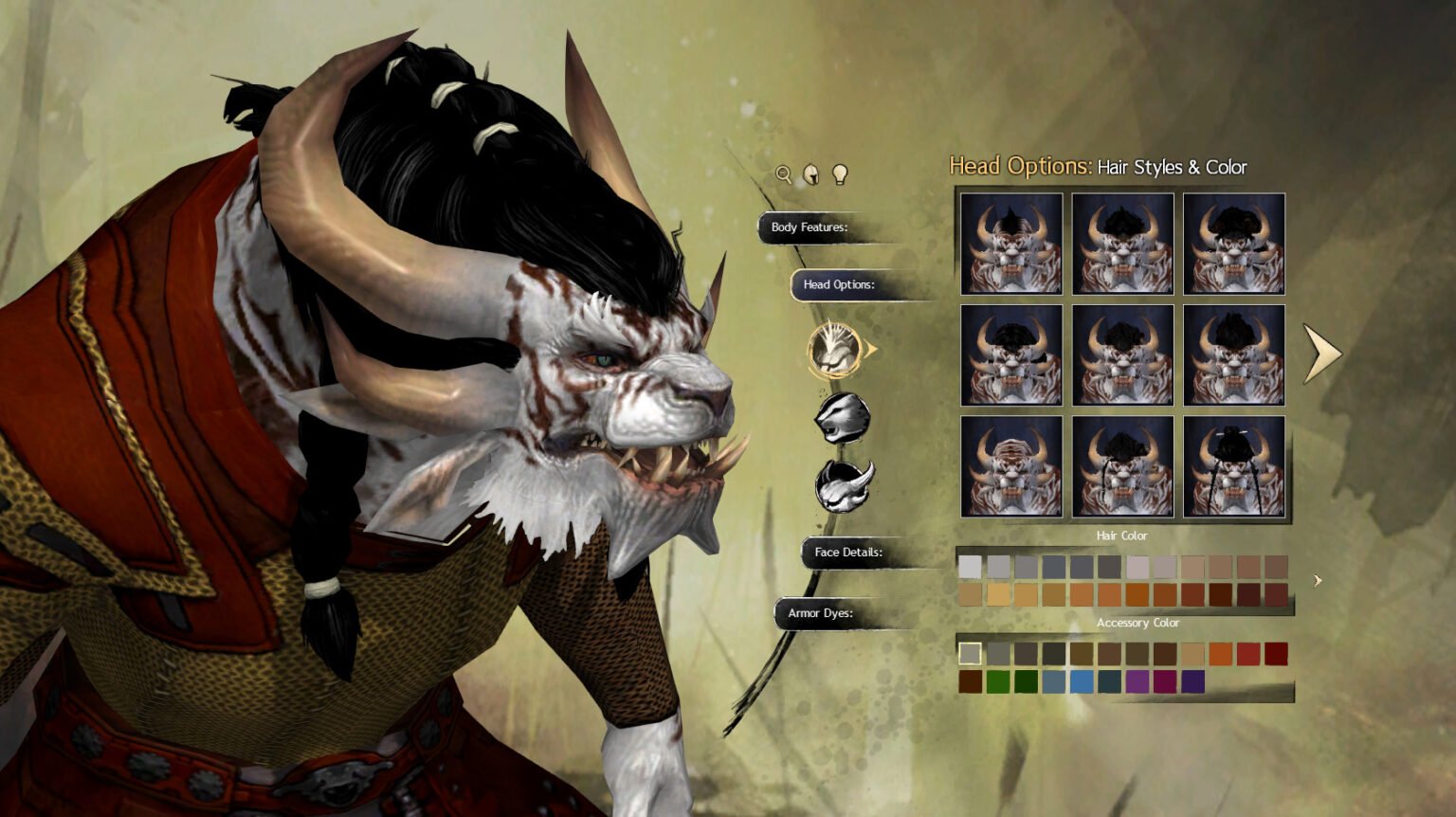Expand the Hair Color palette with the chevron
The height and width of the screenshot is (817, 1456).
(1317, 580)
